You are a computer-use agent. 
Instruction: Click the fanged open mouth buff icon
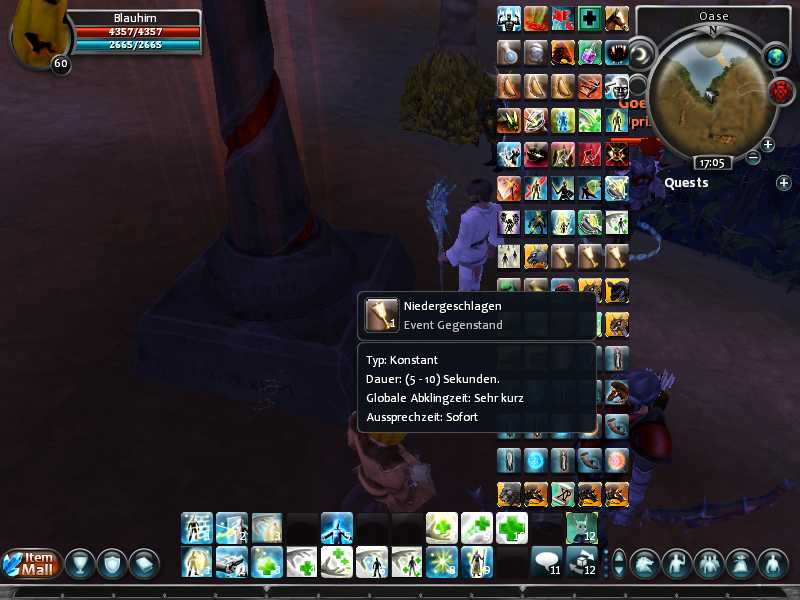click(617, 52)
